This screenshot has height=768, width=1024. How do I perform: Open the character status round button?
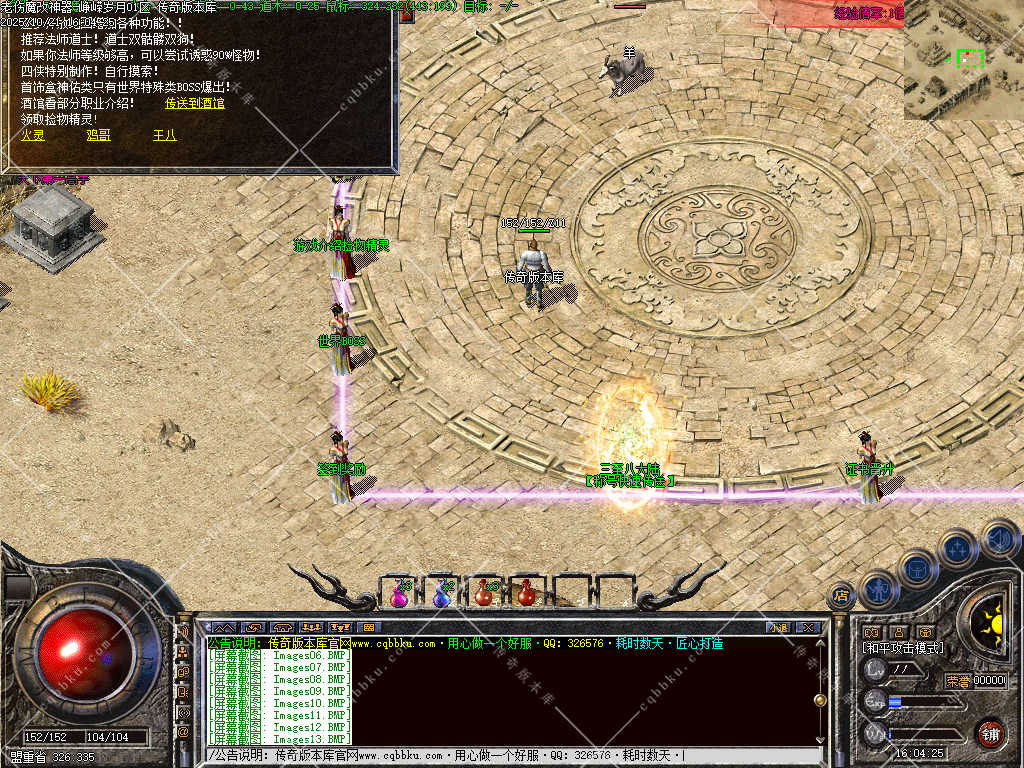pos(879,589)
